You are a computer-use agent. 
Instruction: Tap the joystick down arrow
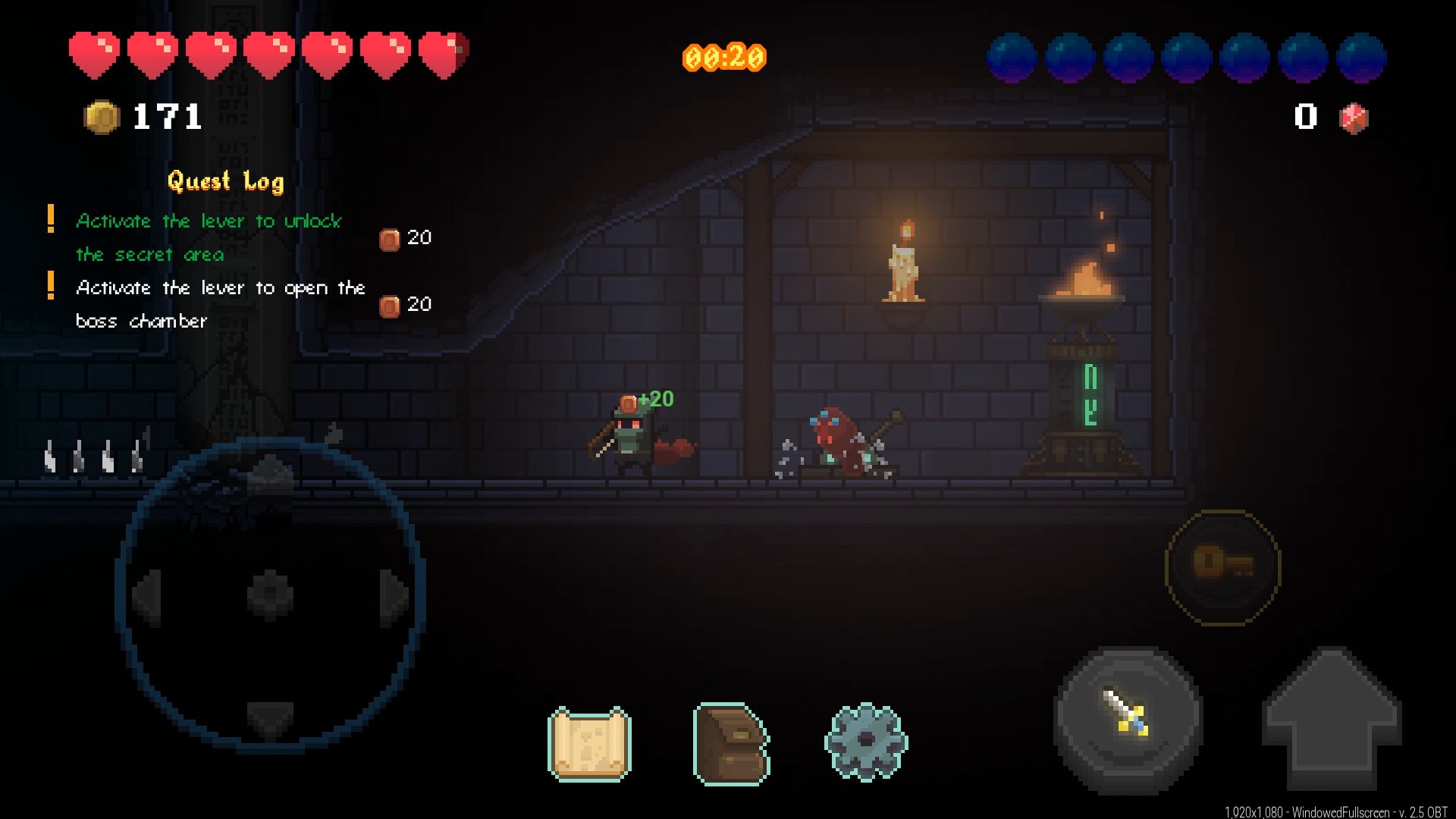[270, 717]
